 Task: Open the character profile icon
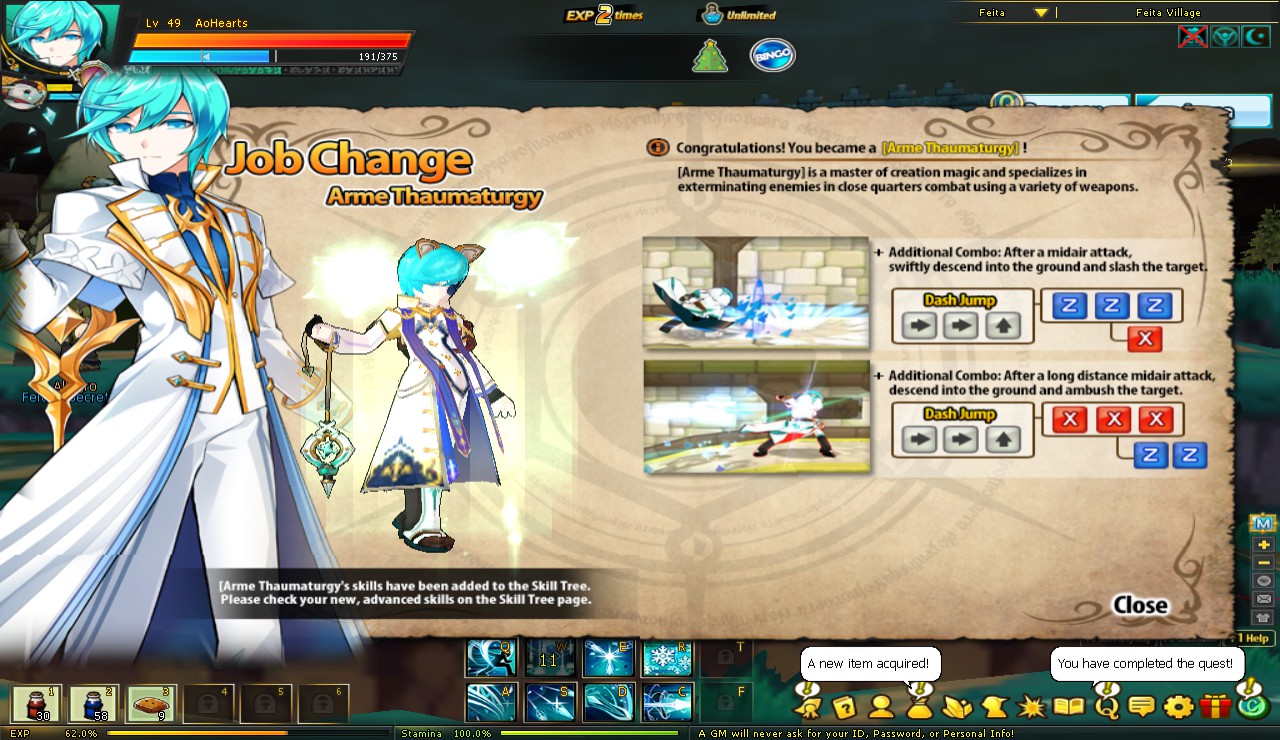(880, 707)
